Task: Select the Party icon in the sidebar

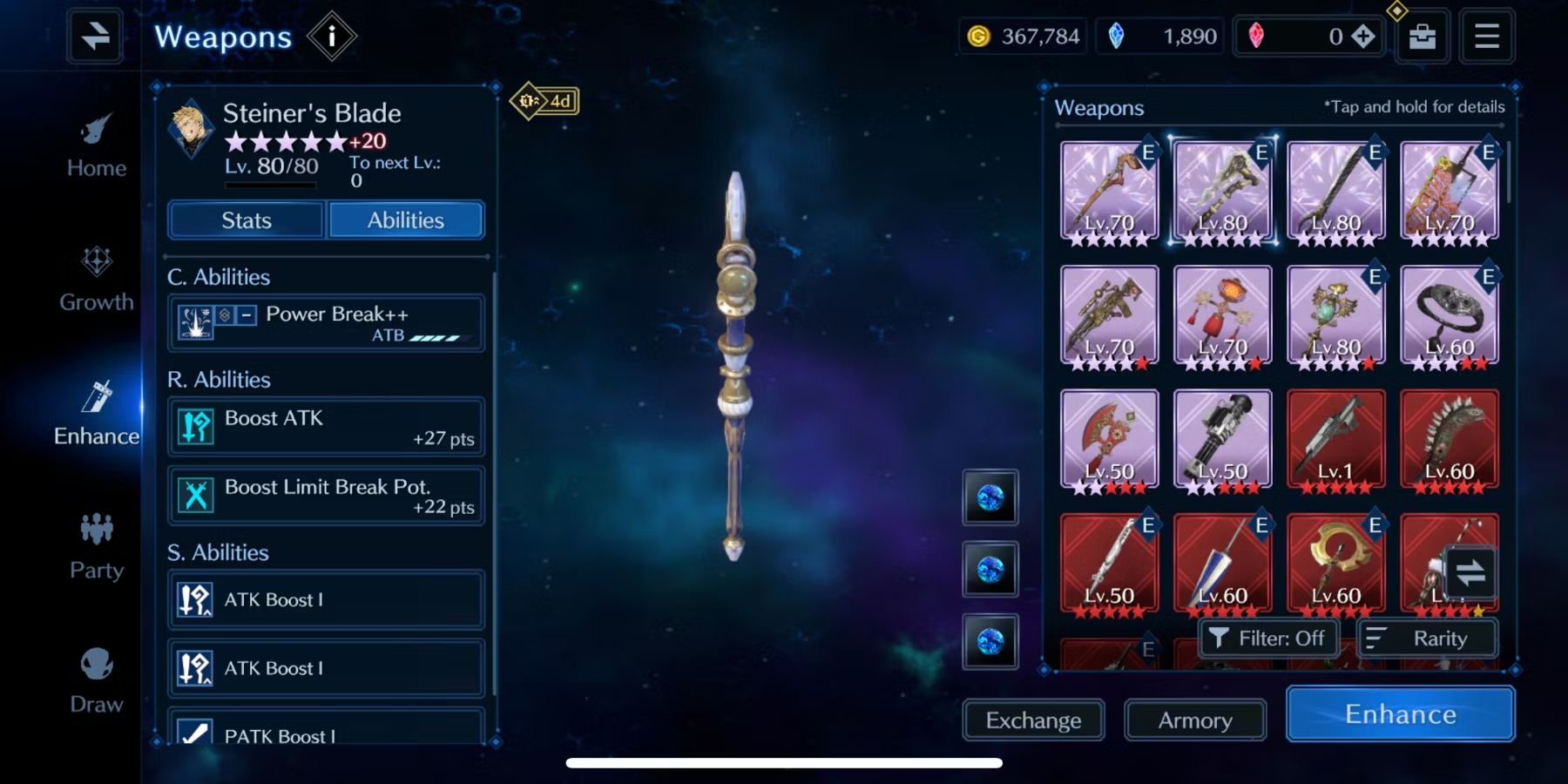Action: (x=96, y=547)
